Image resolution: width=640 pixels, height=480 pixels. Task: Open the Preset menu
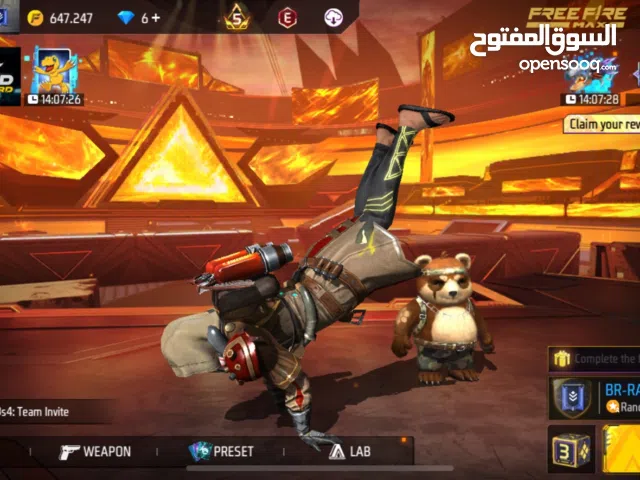pyautogui.click(x=222, y=451)
